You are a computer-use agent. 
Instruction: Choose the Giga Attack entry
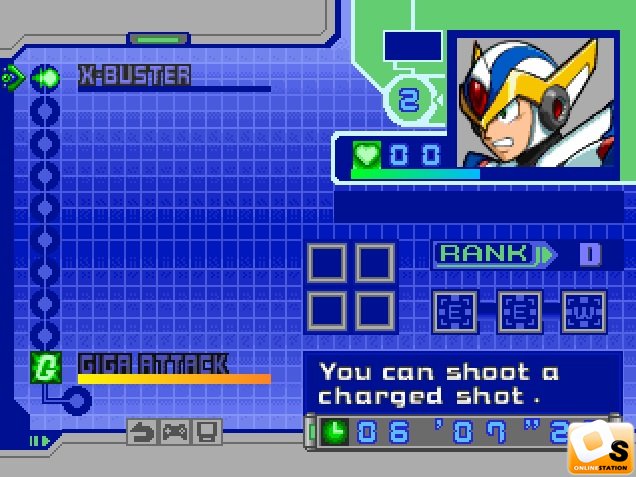click(153, 364)
